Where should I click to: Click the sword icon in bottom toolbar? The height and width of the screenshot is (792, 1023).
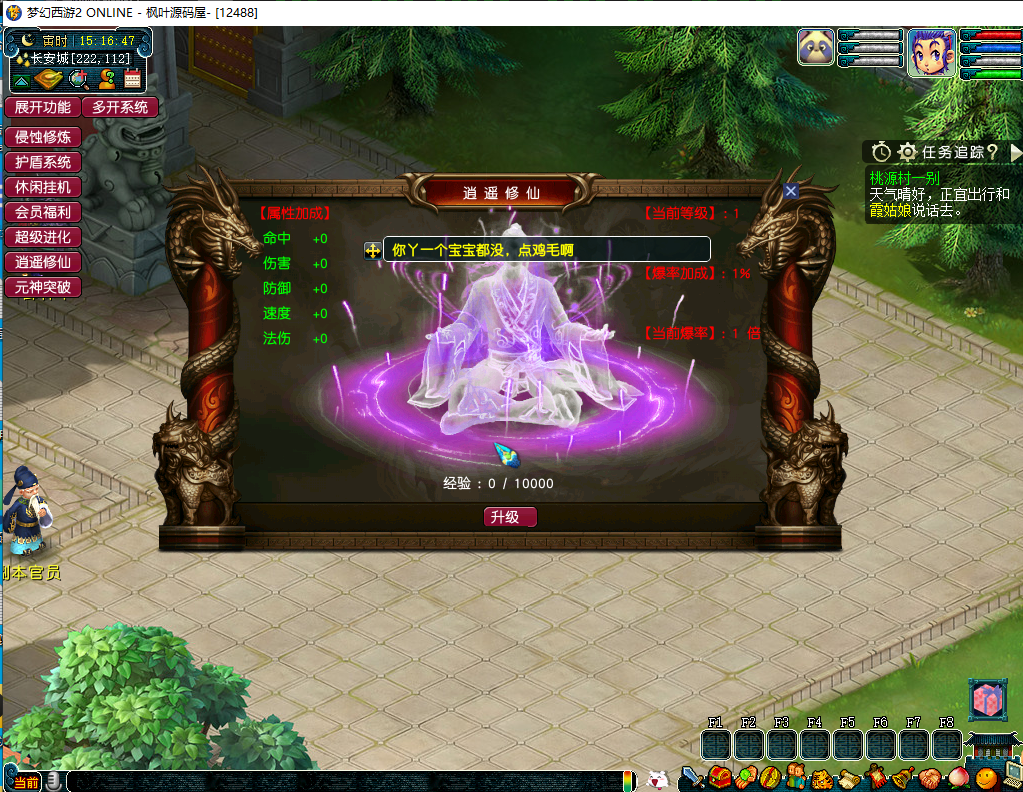click(692, 777)
